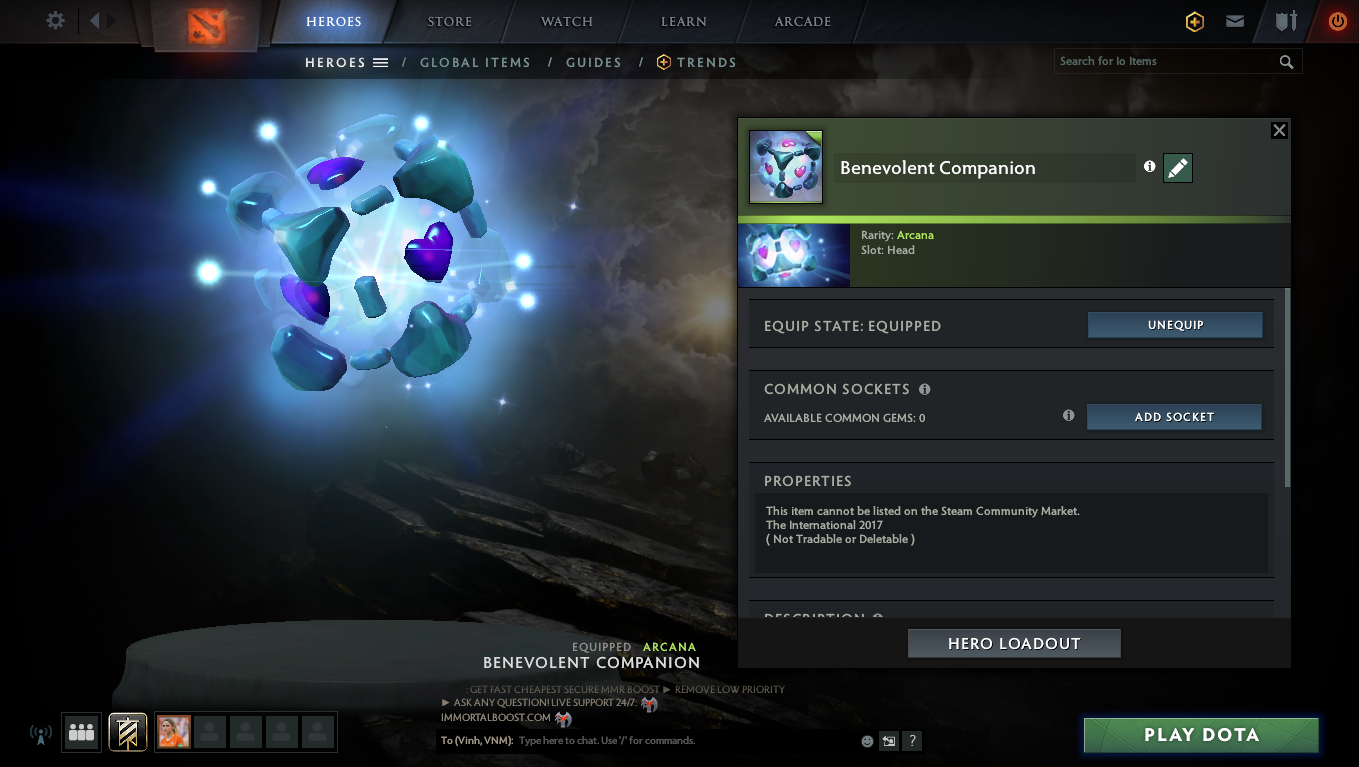Click the broadcast antenna icon

pyautogui.click(x=40, y=733)
